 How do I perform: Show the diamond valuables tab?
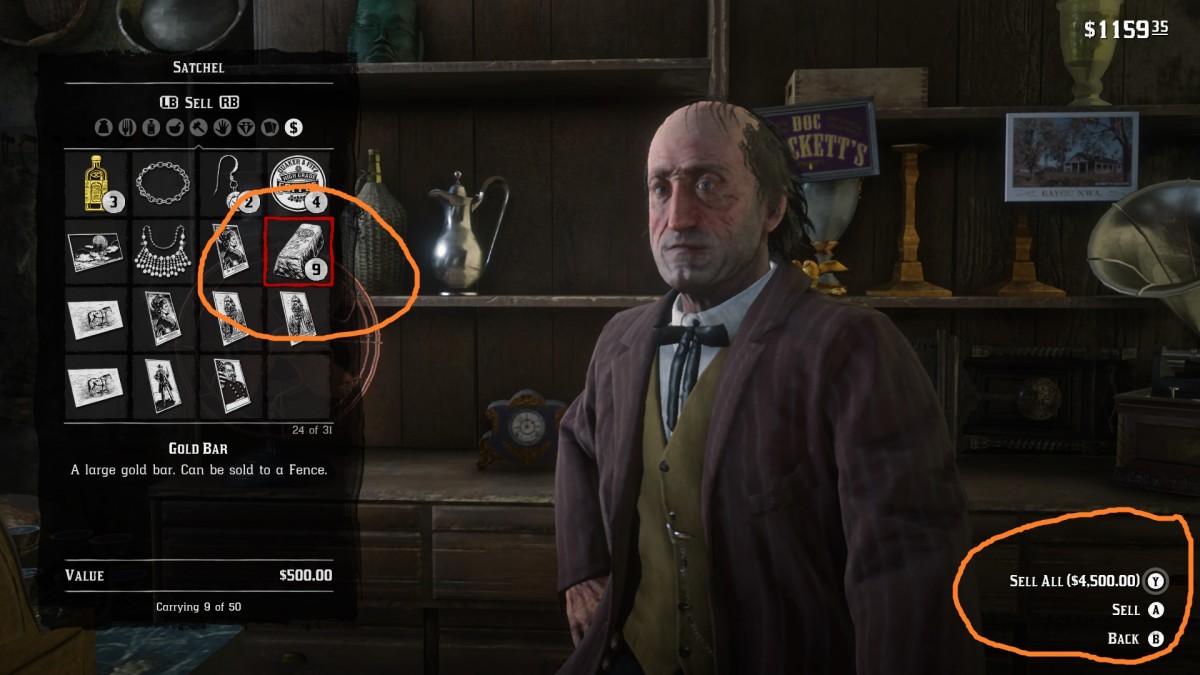[x=246, y=127]
